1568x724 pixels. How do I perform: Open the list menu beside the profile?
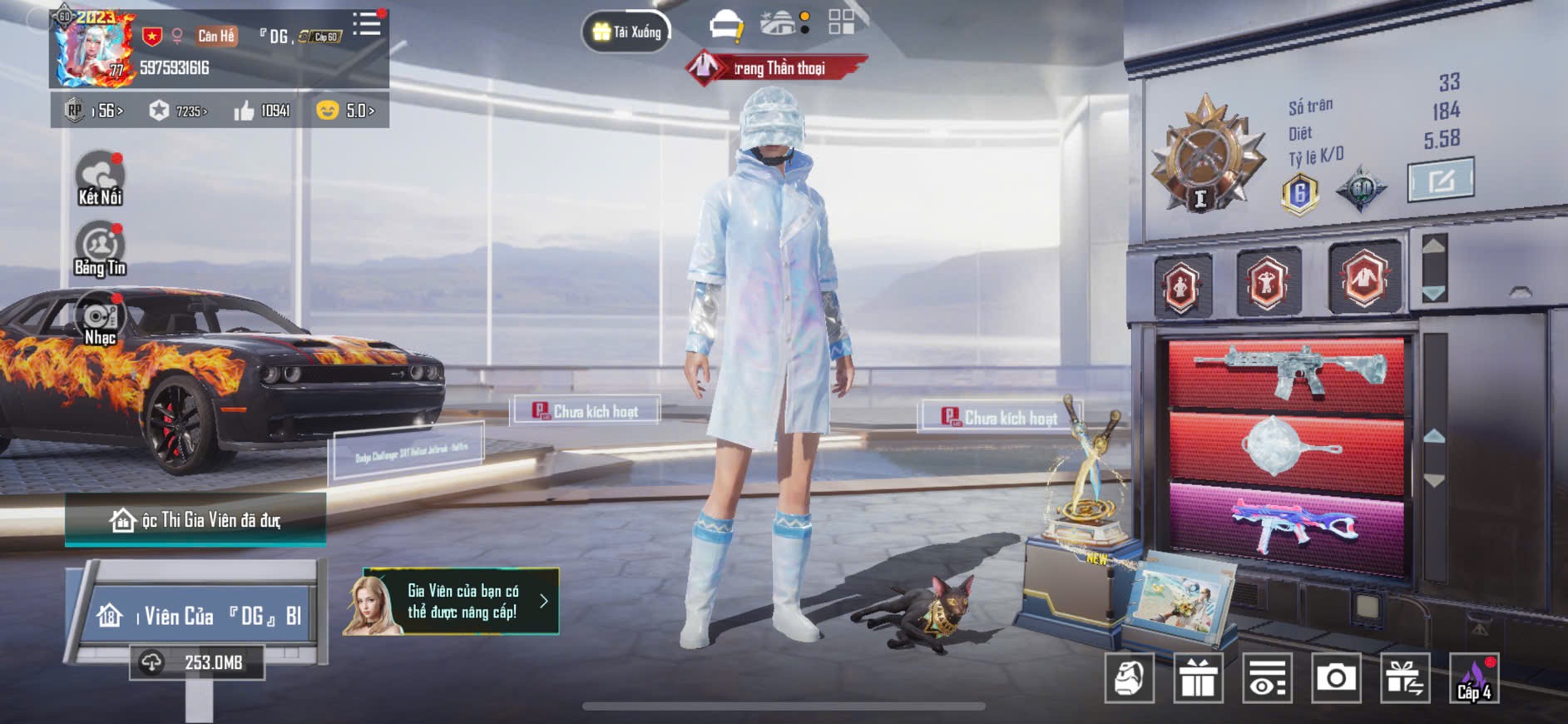point(366,24)
